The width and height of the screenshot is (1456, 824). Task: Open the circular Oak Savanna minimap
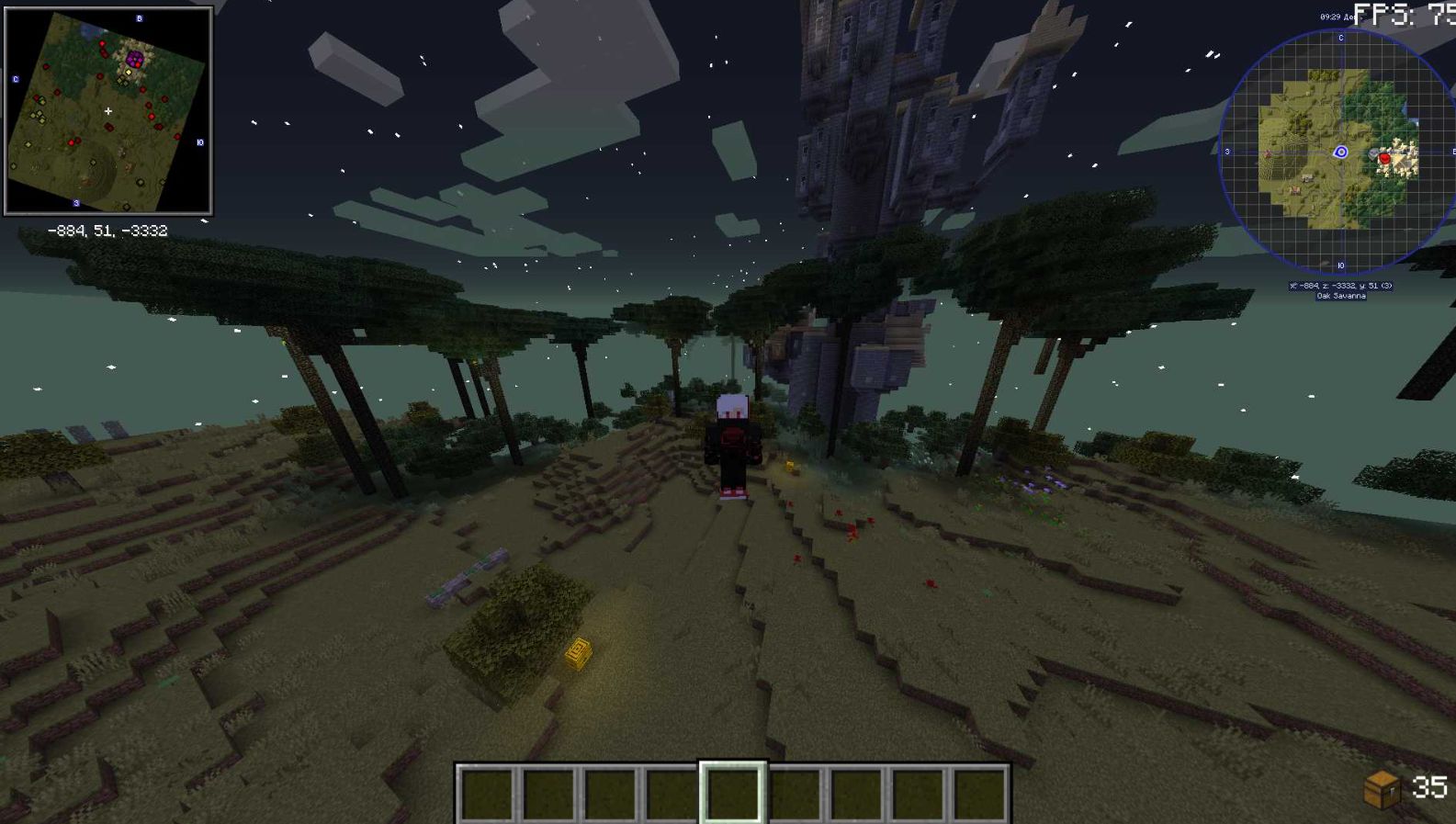[1339, 152]
